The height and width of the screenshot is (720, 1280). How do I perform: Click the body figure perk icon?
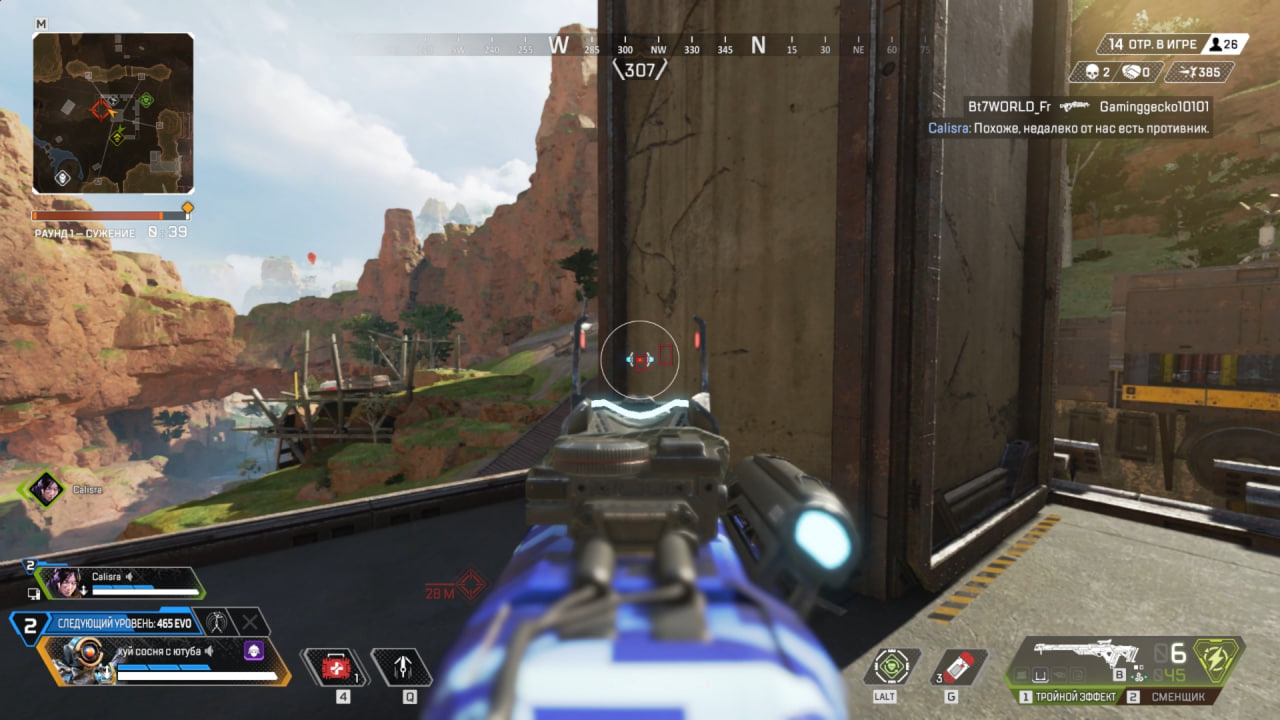click(x=215, y=622)
